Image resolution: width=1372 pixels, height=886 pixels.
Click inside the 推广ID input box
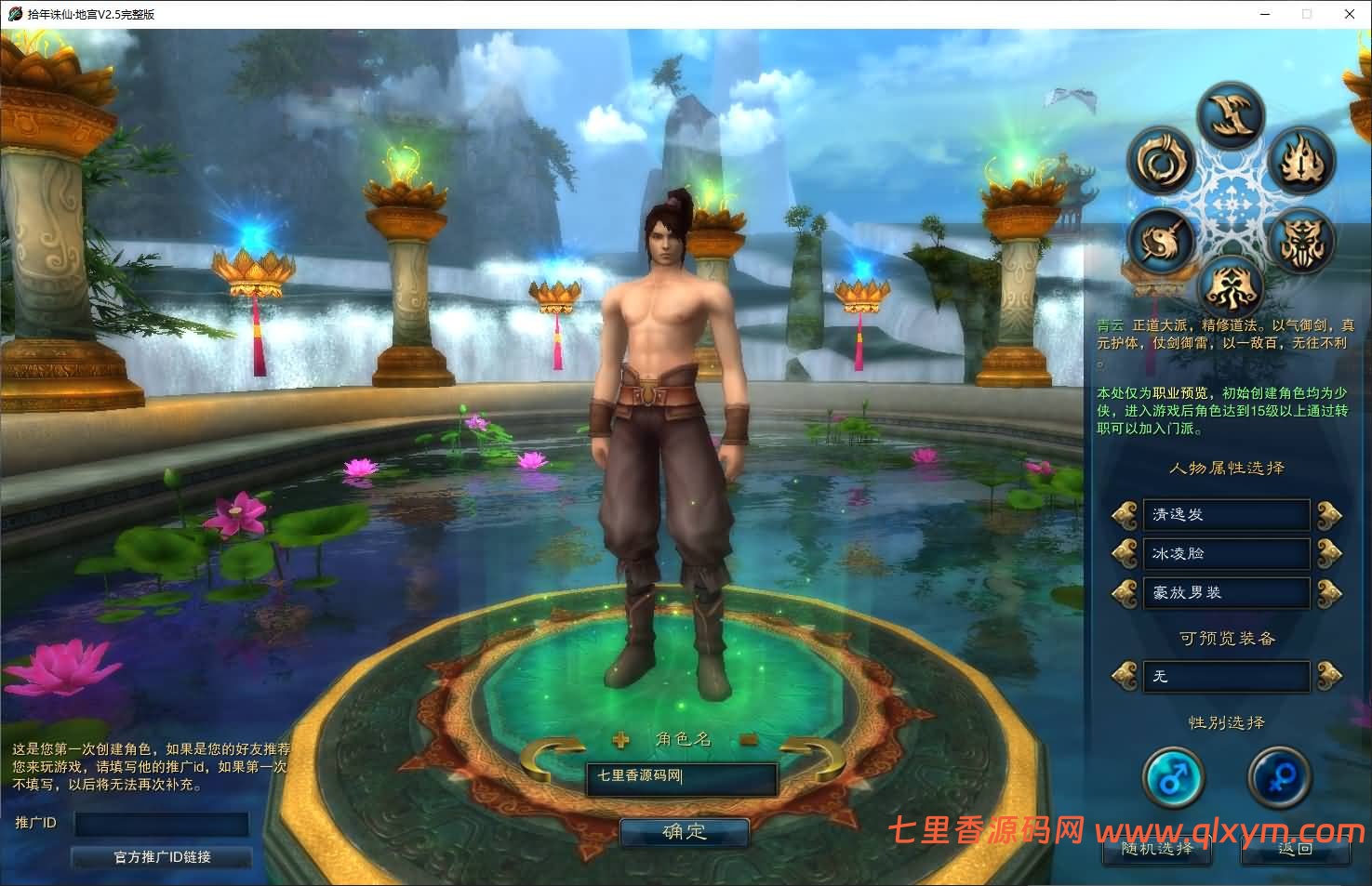point(160,825)
